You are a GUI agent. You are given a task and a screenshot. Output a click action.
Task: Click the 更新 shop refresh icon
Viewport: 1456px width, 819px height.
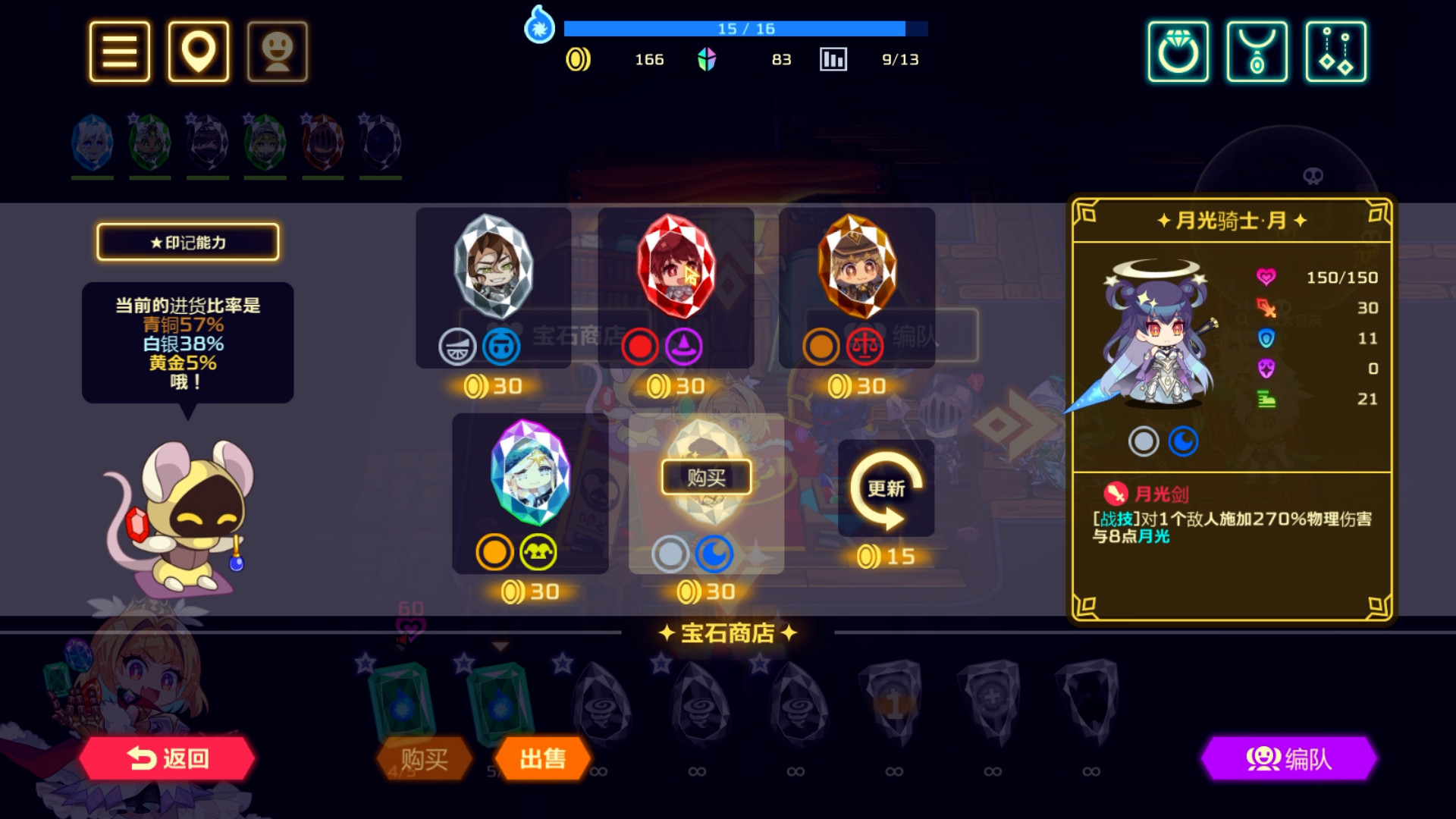(x=886, y=488)
